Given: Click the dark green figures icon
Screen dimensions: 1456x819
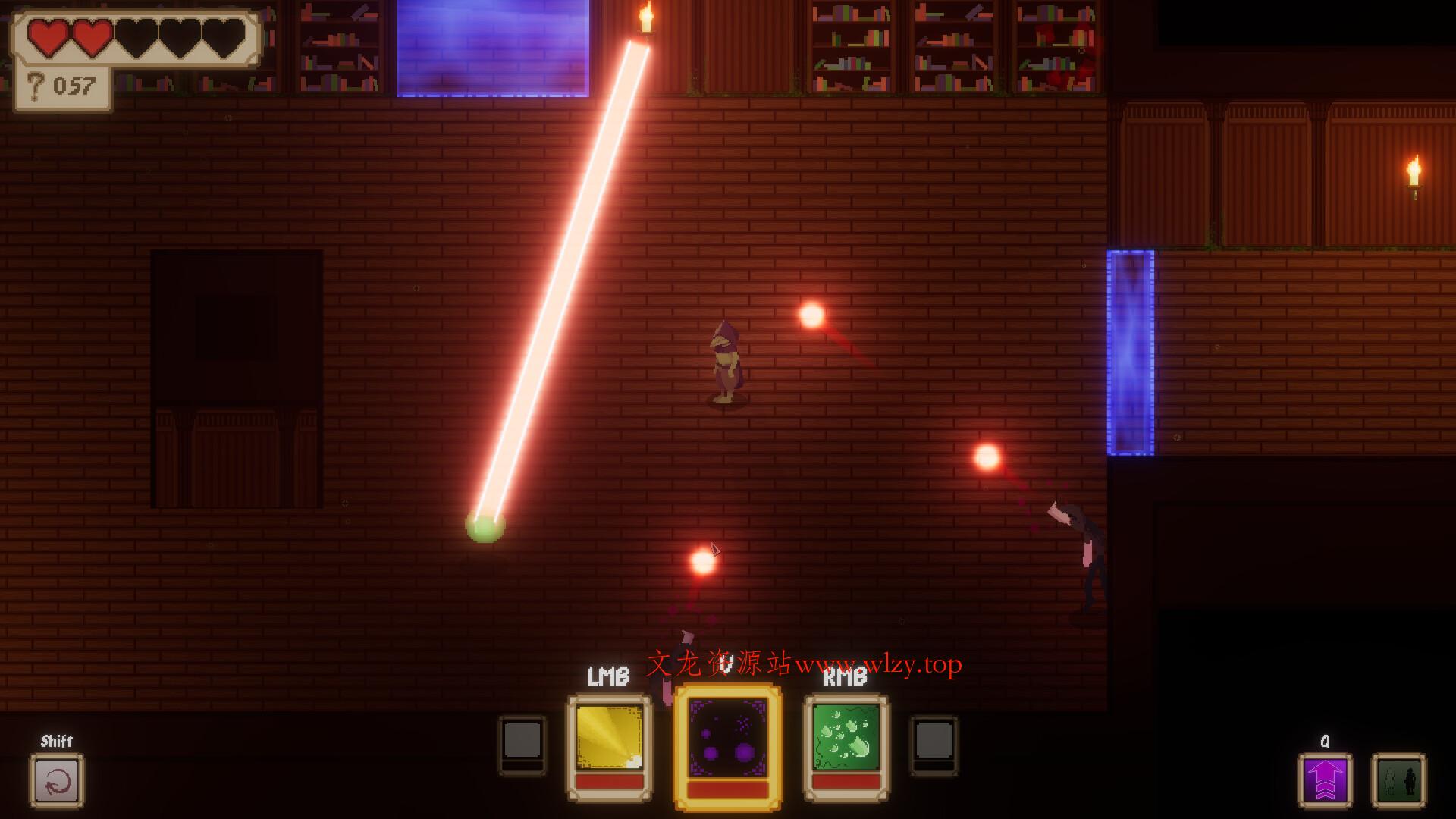Looking at the screenshot, I should point(1398,780).
